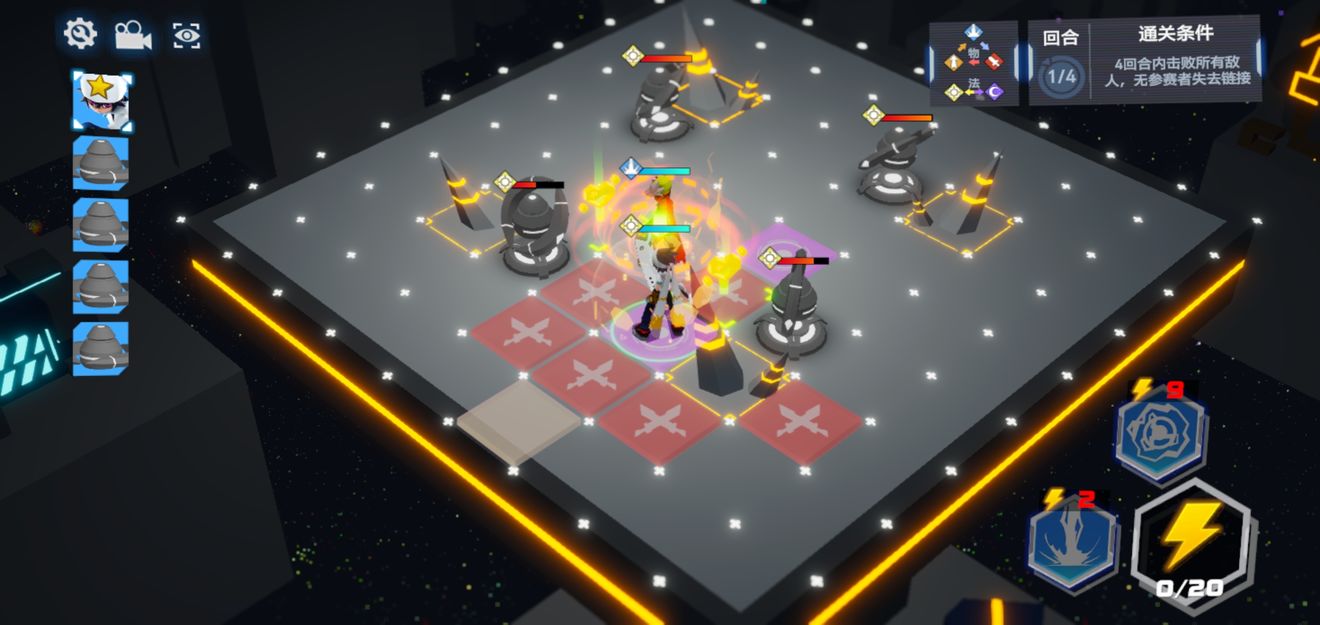Select the starred hero portrait in turn order
This screenshot has height=625, width=1320.
[x=101, y=101]
